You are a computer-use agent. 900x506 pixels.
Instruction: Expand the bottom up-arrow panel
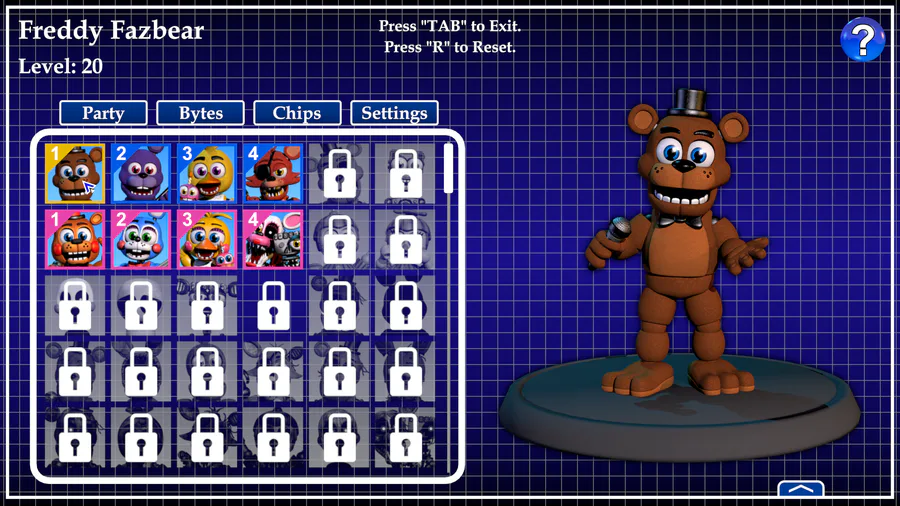click(x=800, y=490)
